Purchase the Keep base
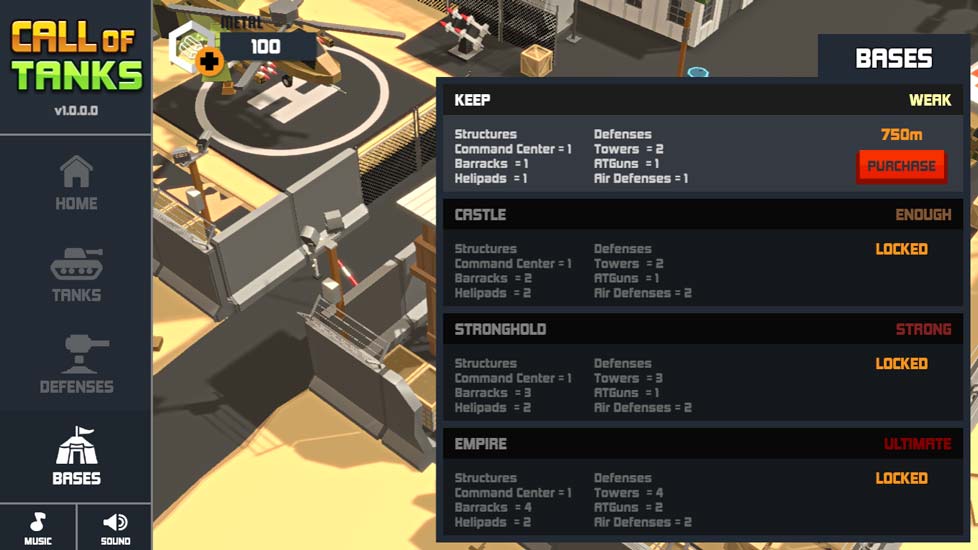The width and height of the screenshot is (978, 550). point(901,166)
